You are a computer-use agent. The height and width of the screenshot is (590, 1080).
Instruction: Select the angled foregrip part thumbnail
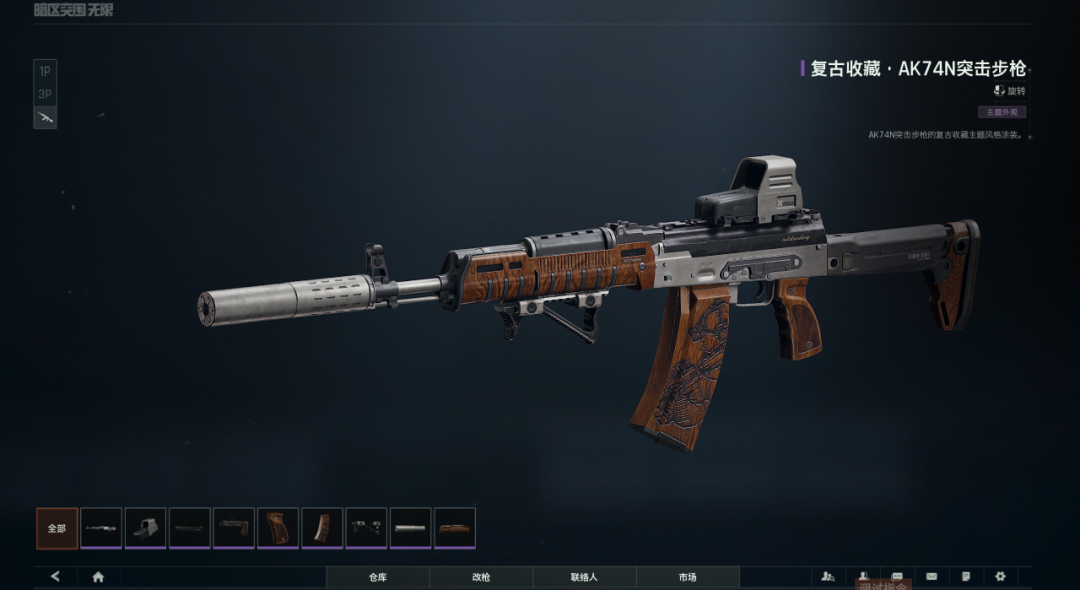366,528
